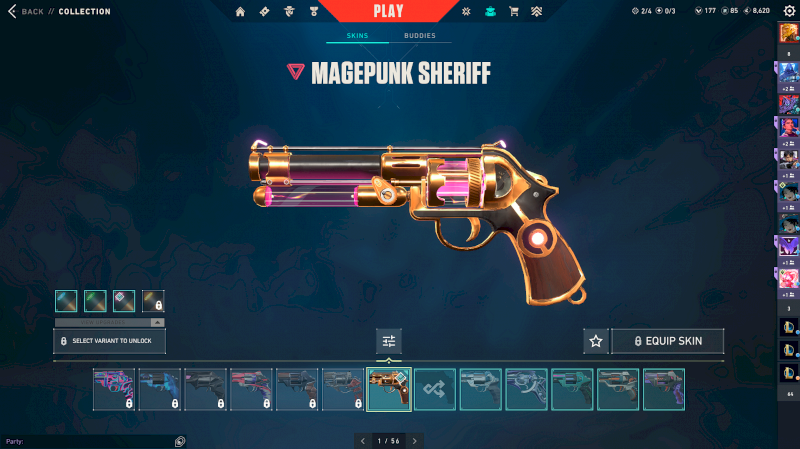Open the settings gear icon
The height and width of the screenshot is (449, 800).
pyautogui.click(x=789, y=11)
